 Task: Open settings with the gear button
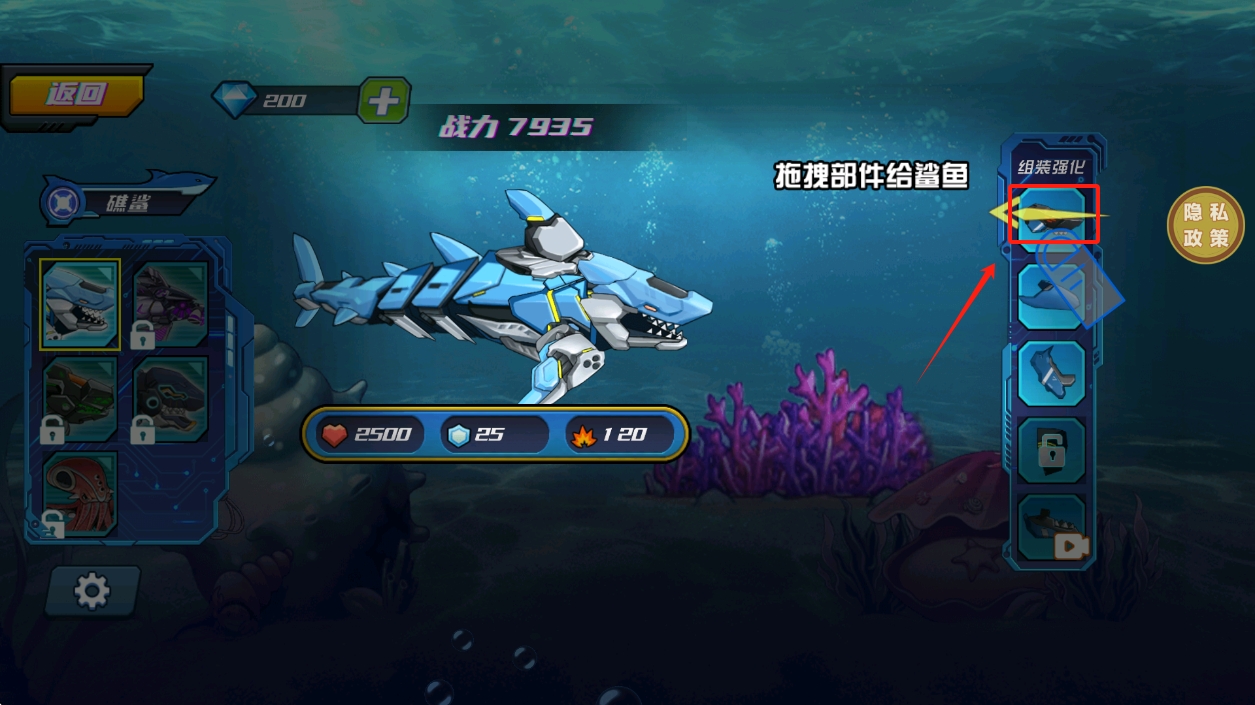pos(92,591)
